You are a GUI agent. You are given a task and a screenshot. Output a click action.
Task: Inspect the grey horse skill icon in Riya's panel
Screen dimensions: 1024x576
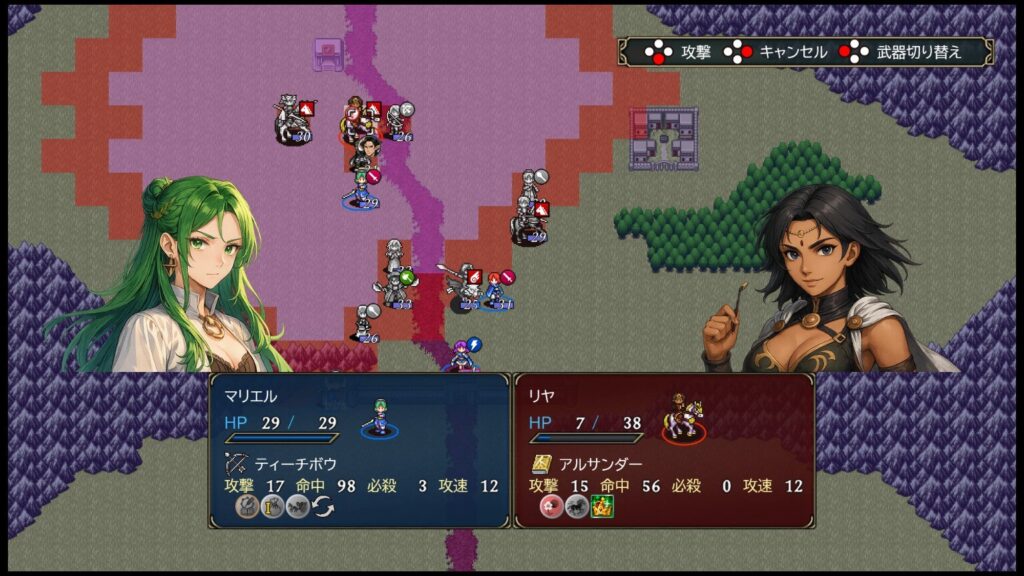pos(576,507)
